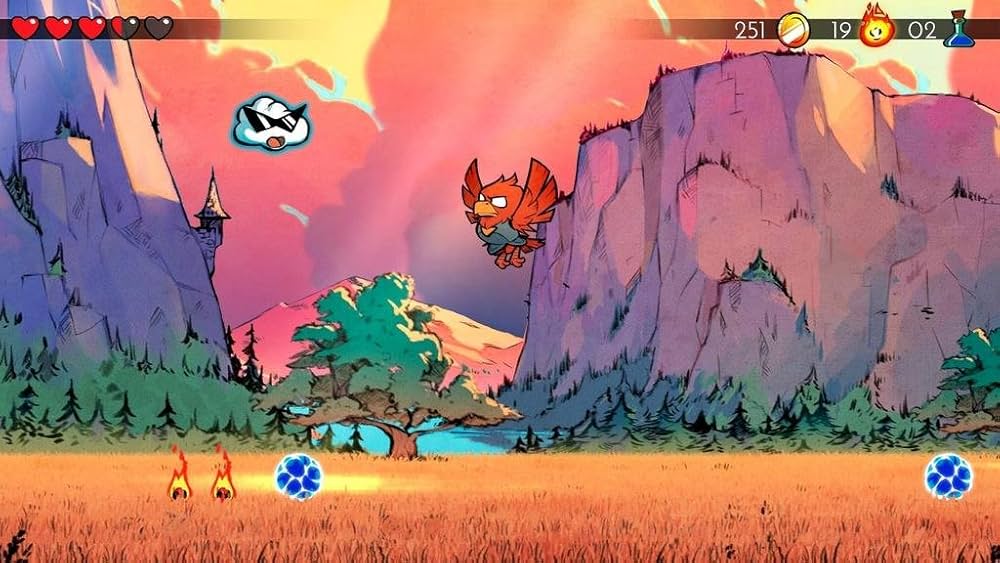
Task: Click the blue potion icon
Action: tap(958, 28)
